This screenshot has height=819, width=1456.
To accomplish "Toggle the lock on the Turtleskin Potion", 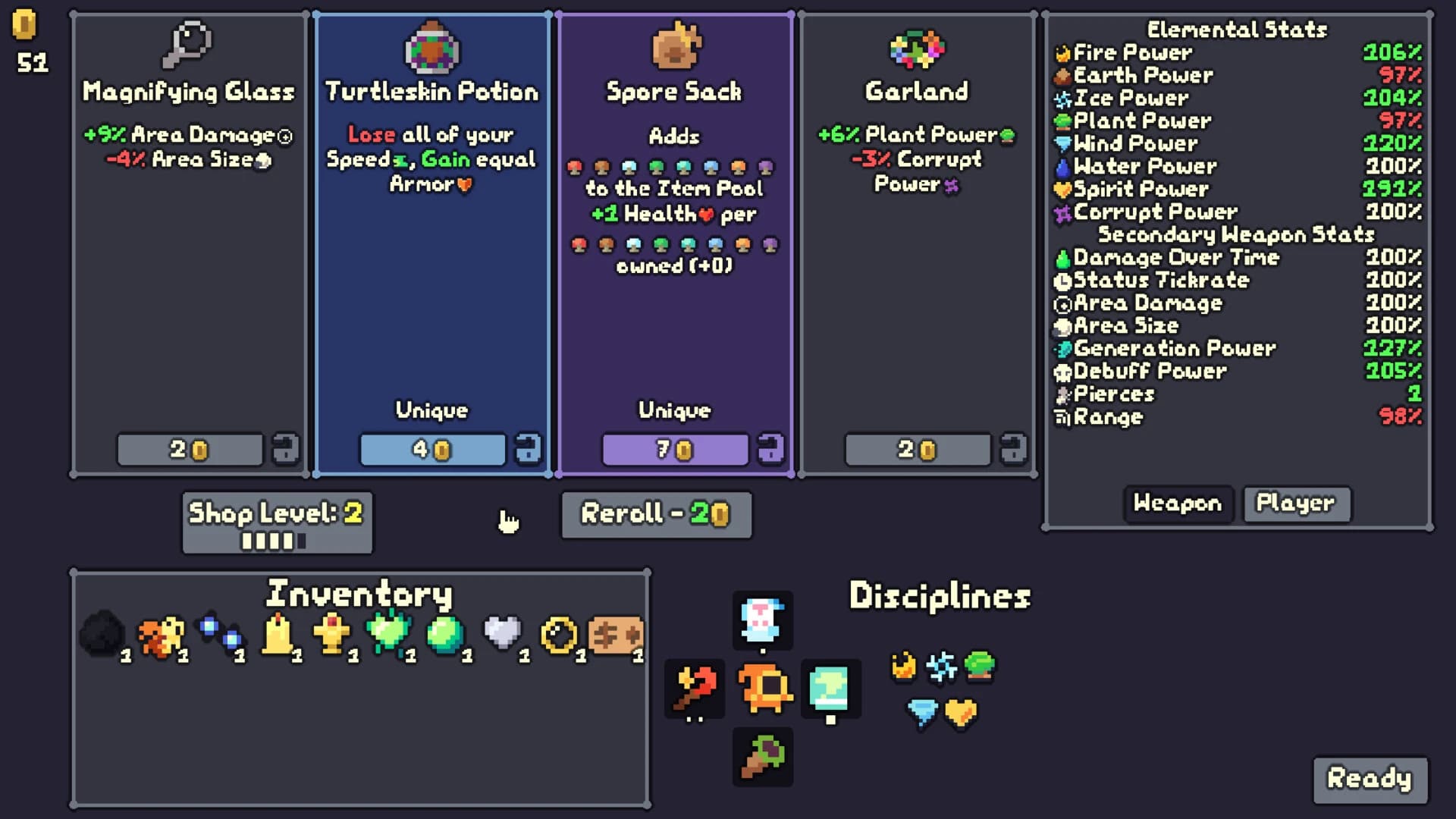I will (x=529, y=448).
